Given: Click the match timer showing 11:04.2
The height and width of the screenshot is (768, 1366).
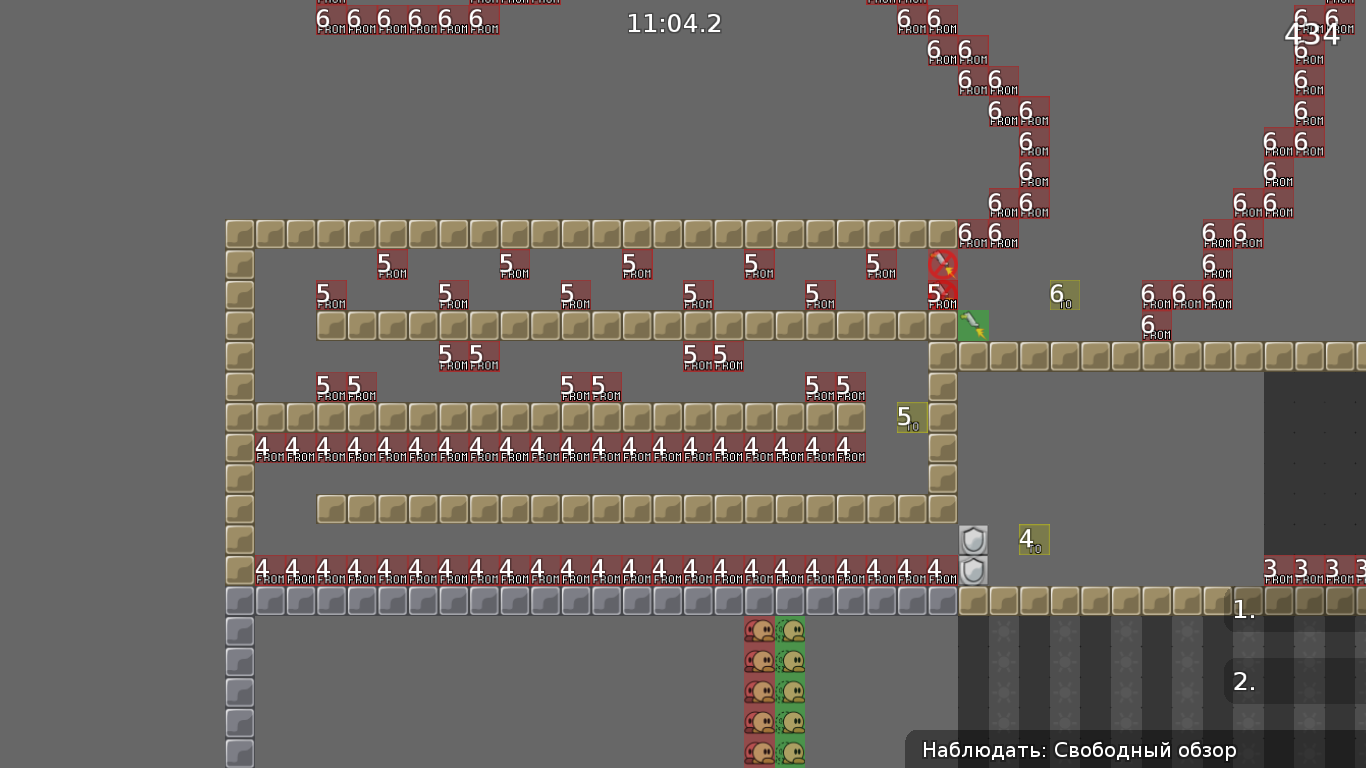Looking at the screenshot, I should 674,23.
